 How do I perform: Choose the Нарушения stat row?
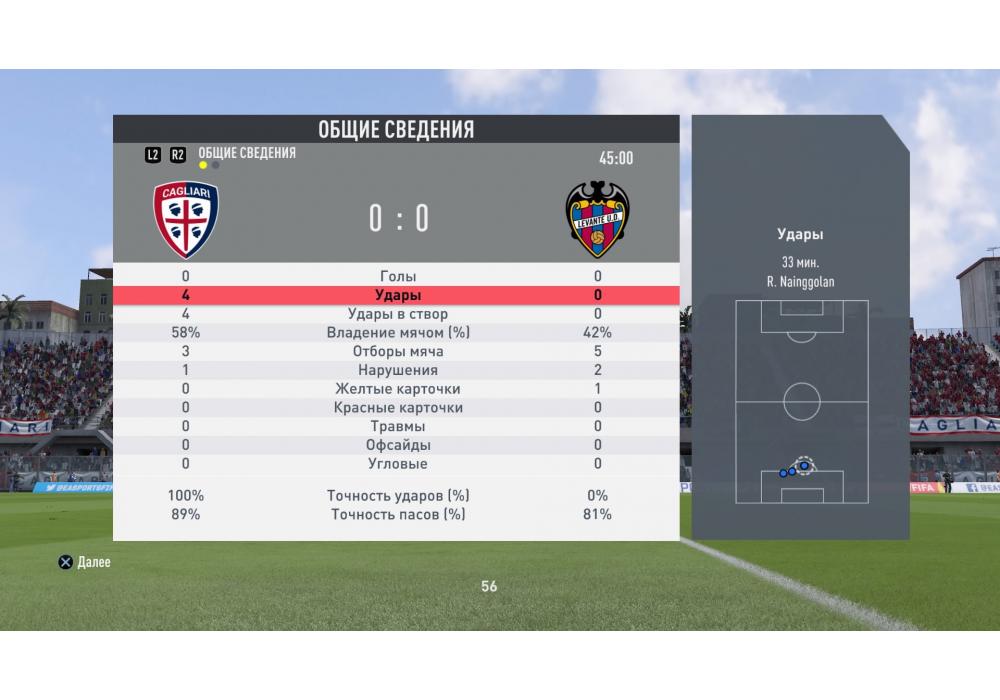click(398, 370)
